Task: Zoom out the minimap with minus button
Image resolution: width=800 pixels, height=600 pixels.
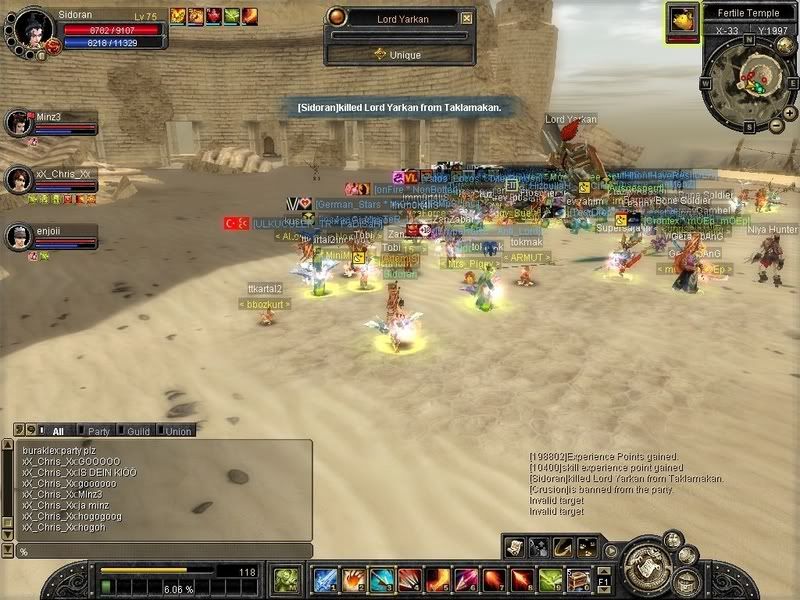Action: 777,126
